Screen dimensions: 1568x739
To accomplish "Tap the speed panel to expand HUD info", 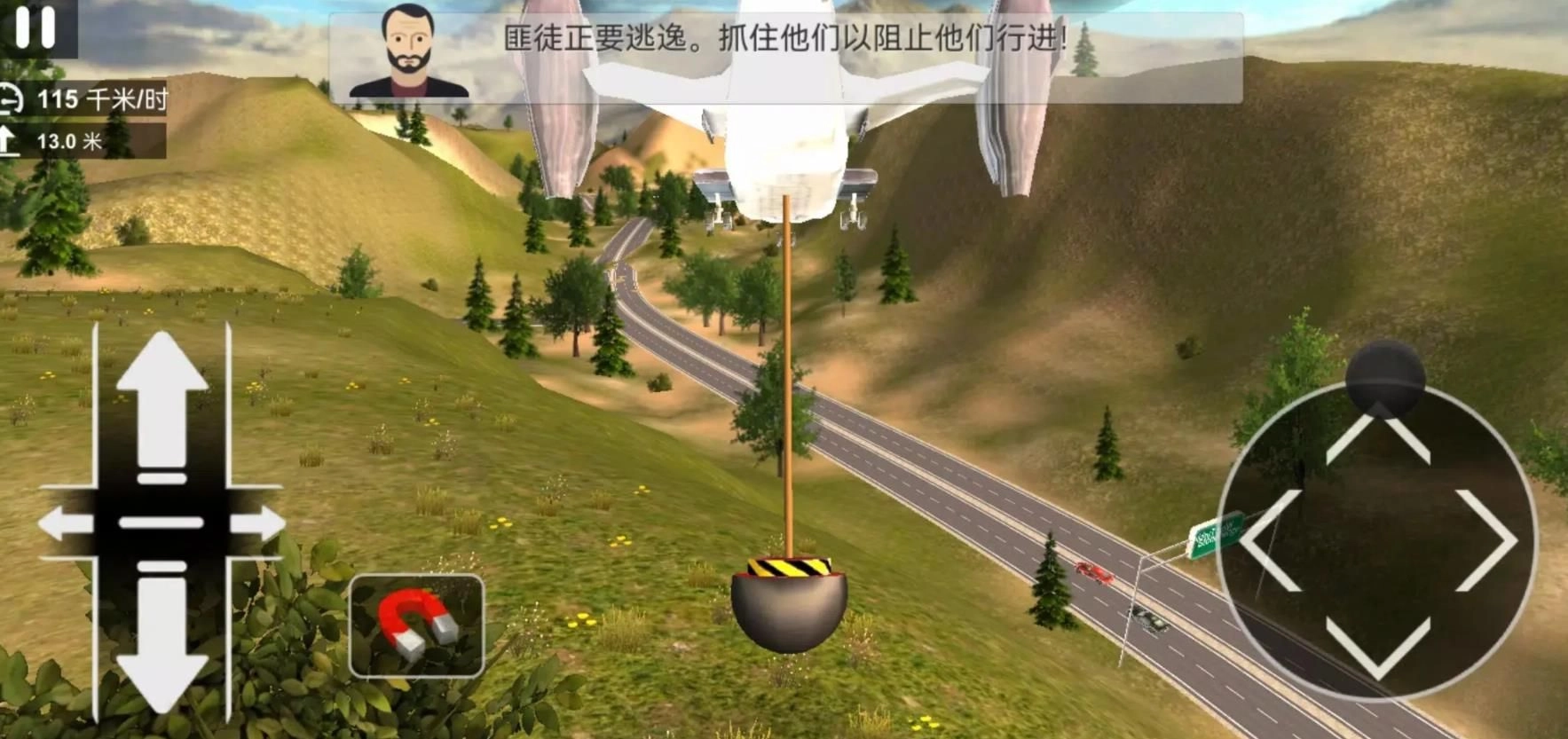I will pyautogui.click(x=84, y=98).
